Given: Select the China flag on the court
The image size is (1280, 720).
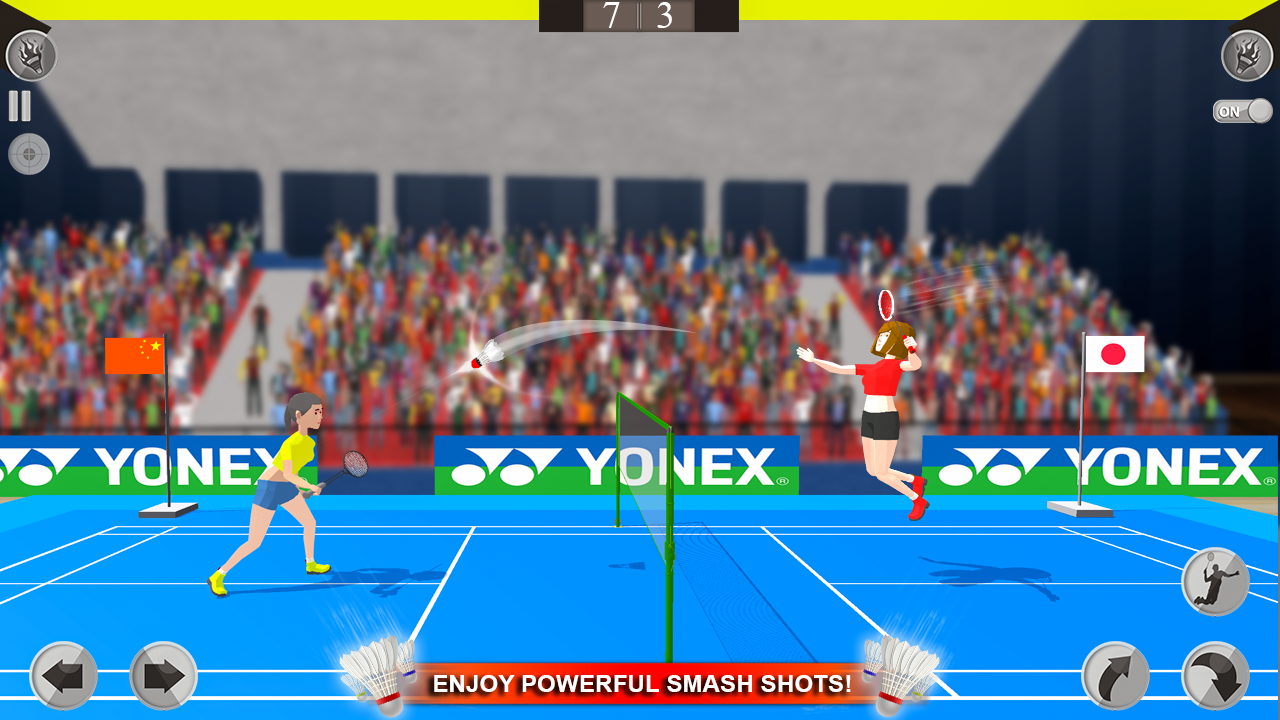Looking at the screenshot, I should click(x=134, y=355).
